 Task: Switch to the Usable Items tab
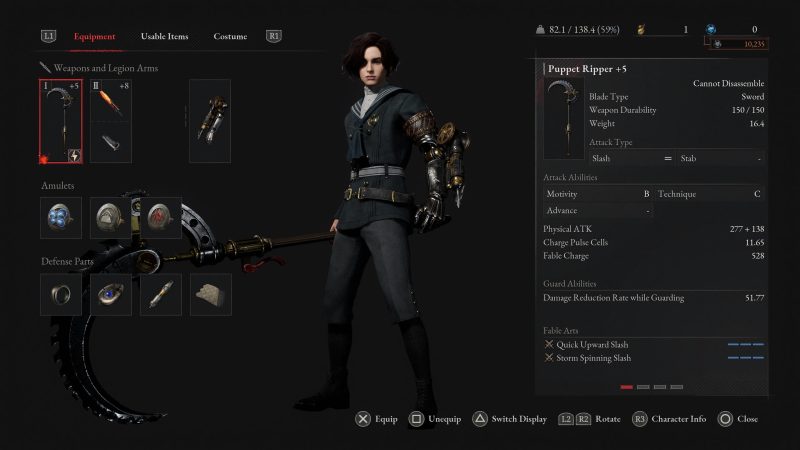164,37
